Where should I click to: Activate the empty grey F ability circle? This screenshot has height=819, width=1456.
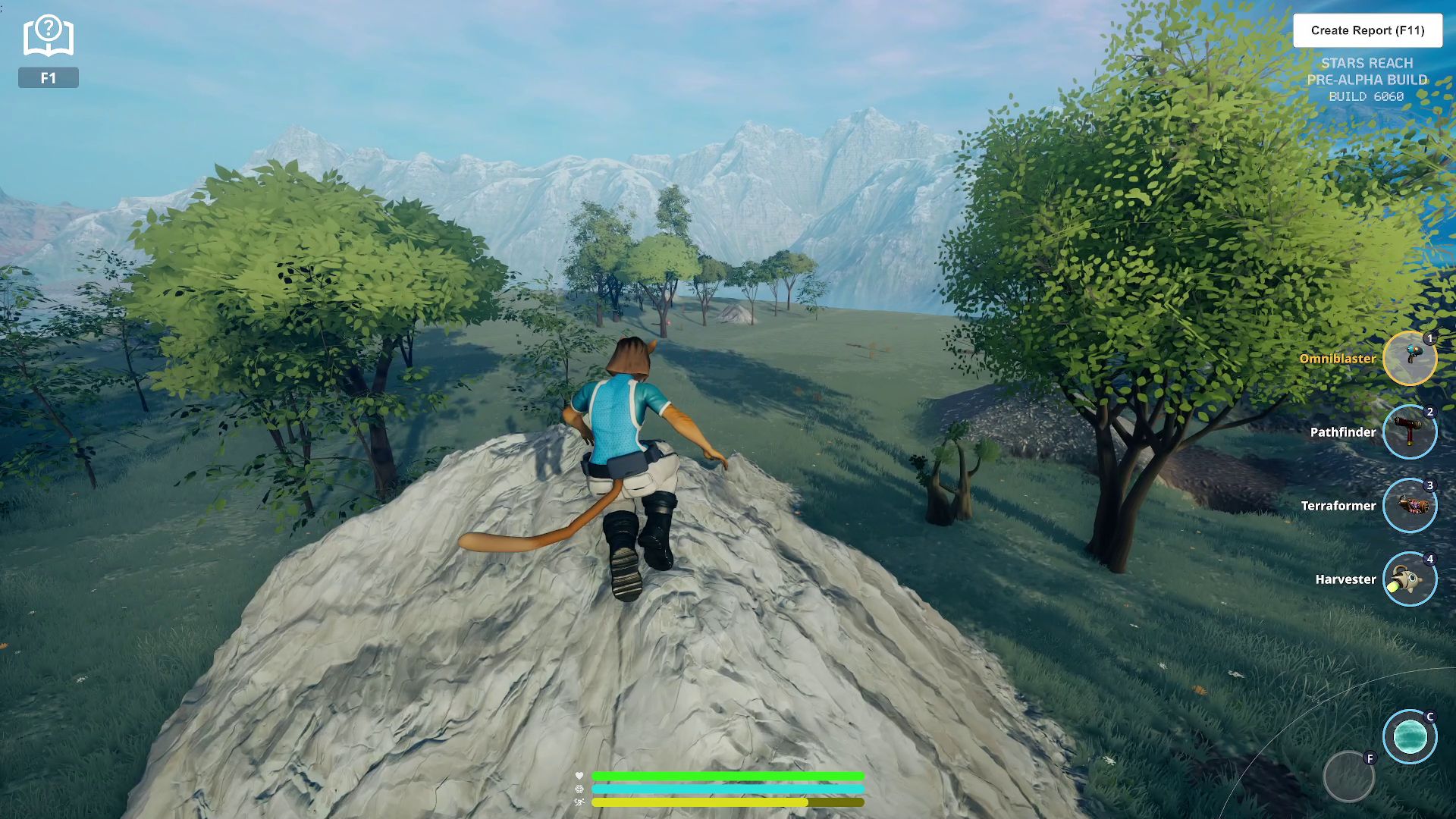coord(1348,777)
